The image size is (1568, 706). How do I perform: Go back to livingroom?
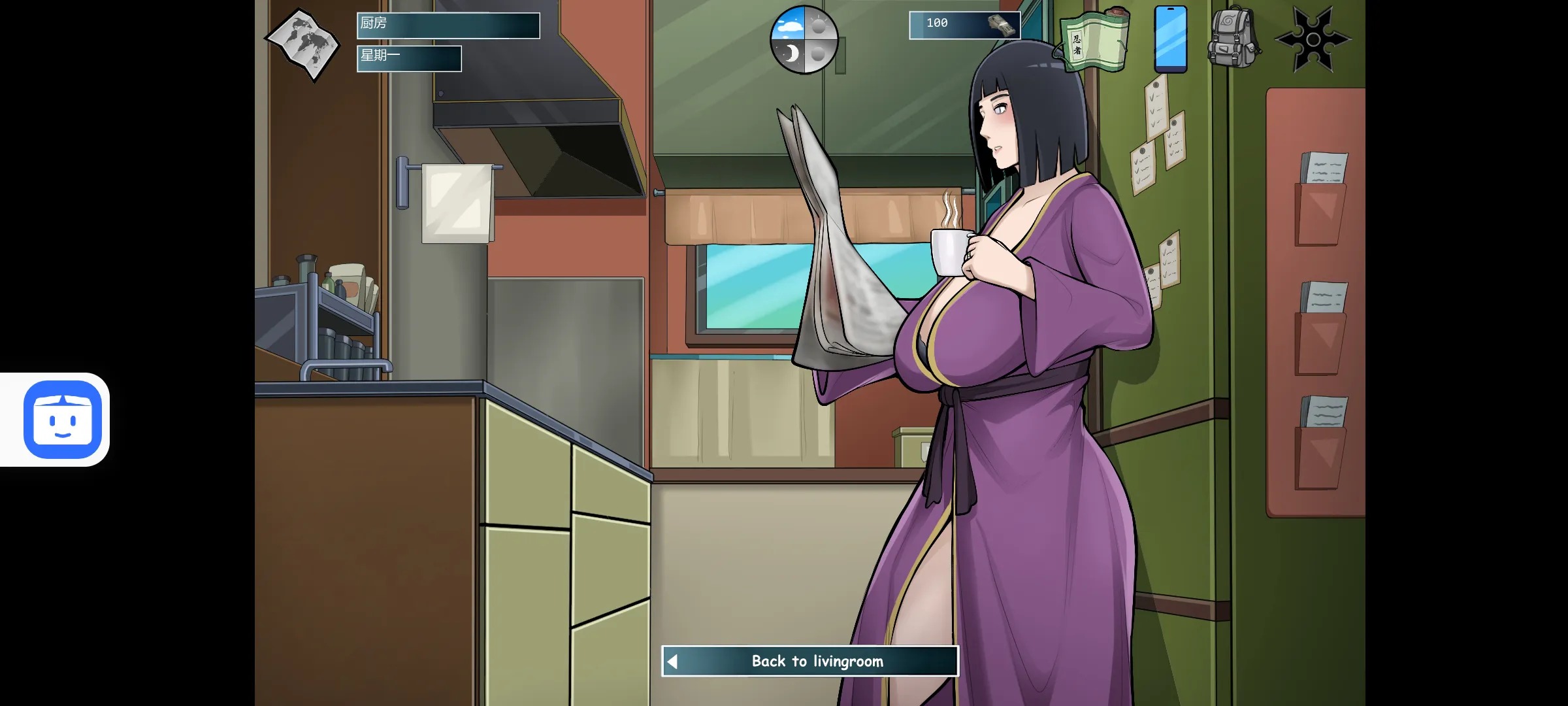click(x=810, y=661)
